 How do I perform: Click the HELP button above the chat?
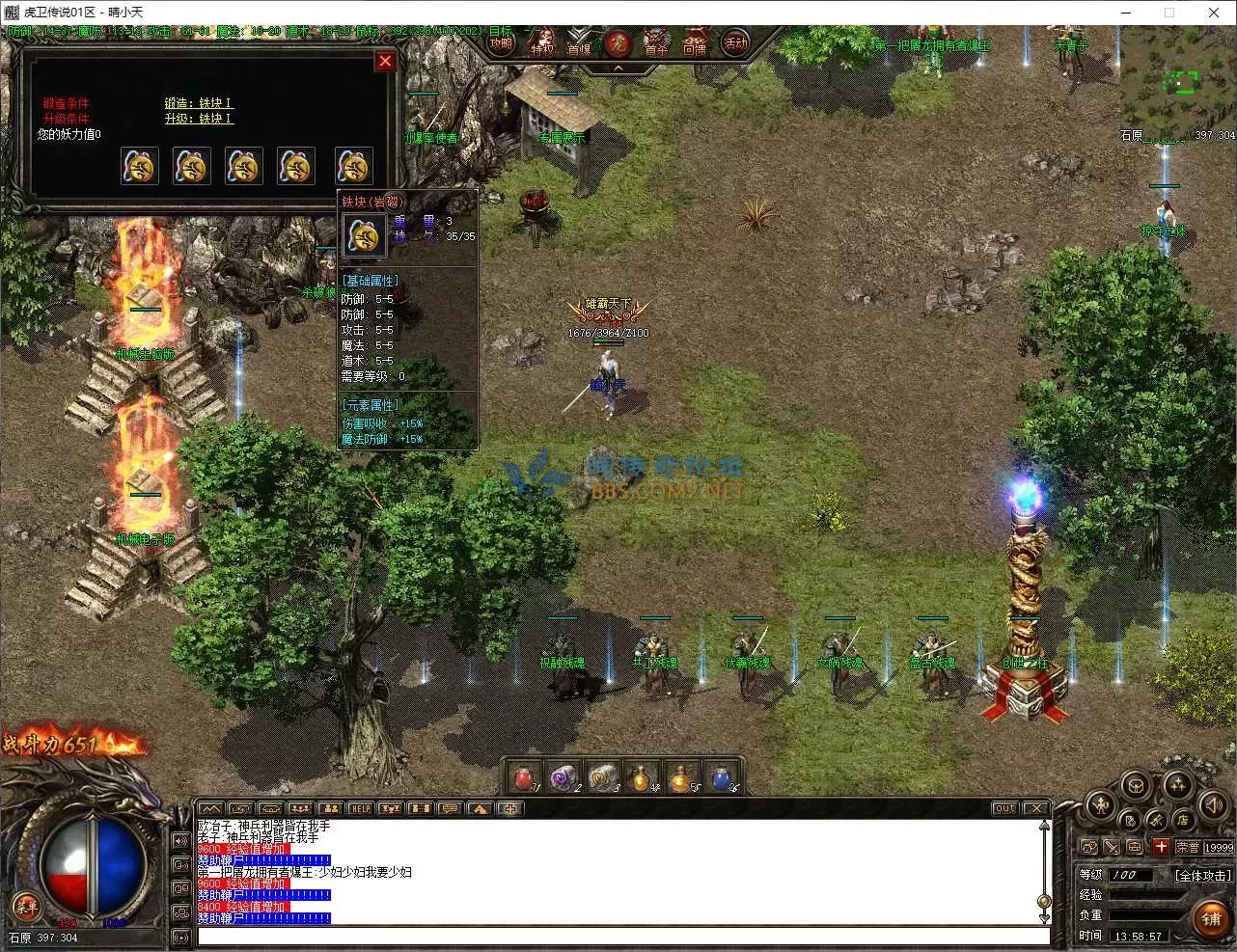point(361,808)
